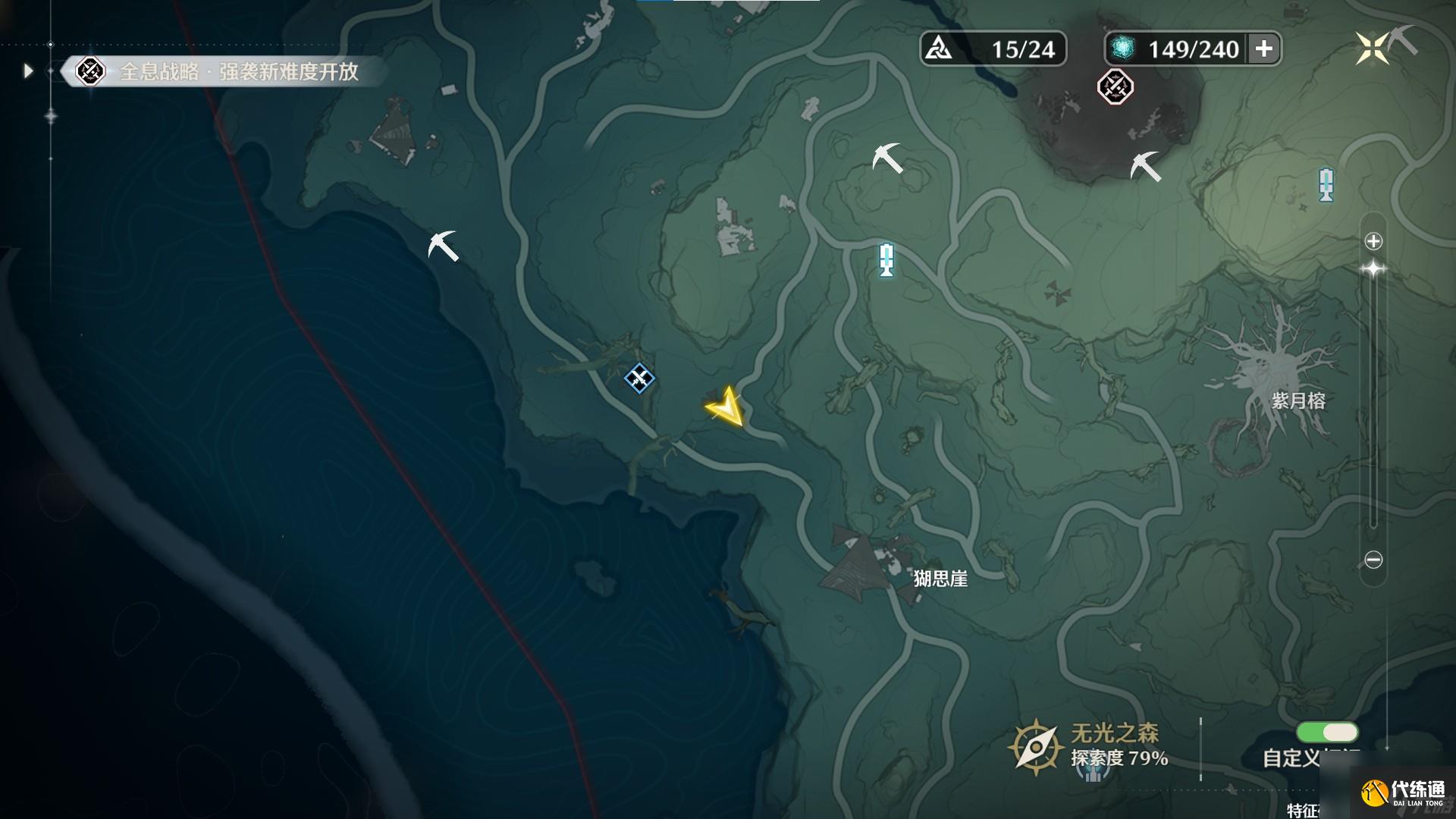
Task: Open the 无光之森 exploration progress compass
Action: (1034, 747)
